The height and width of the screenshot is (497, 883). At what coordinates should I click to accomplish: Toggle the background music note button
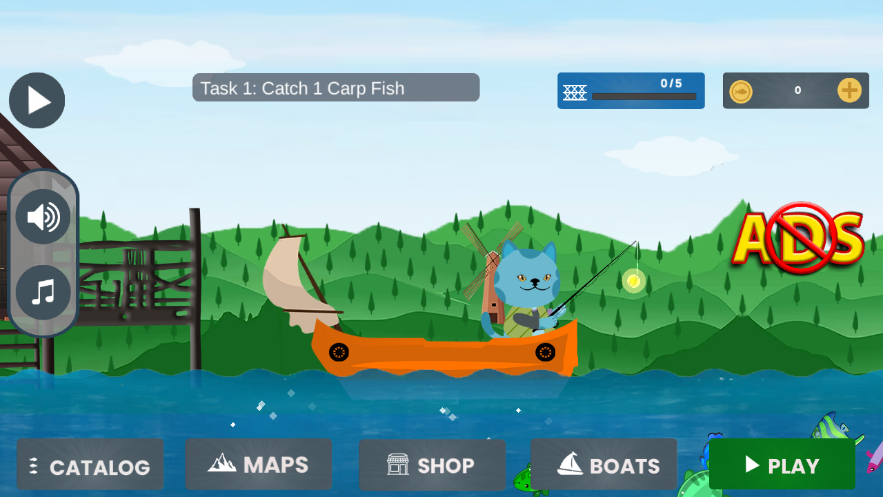(43, 292)
